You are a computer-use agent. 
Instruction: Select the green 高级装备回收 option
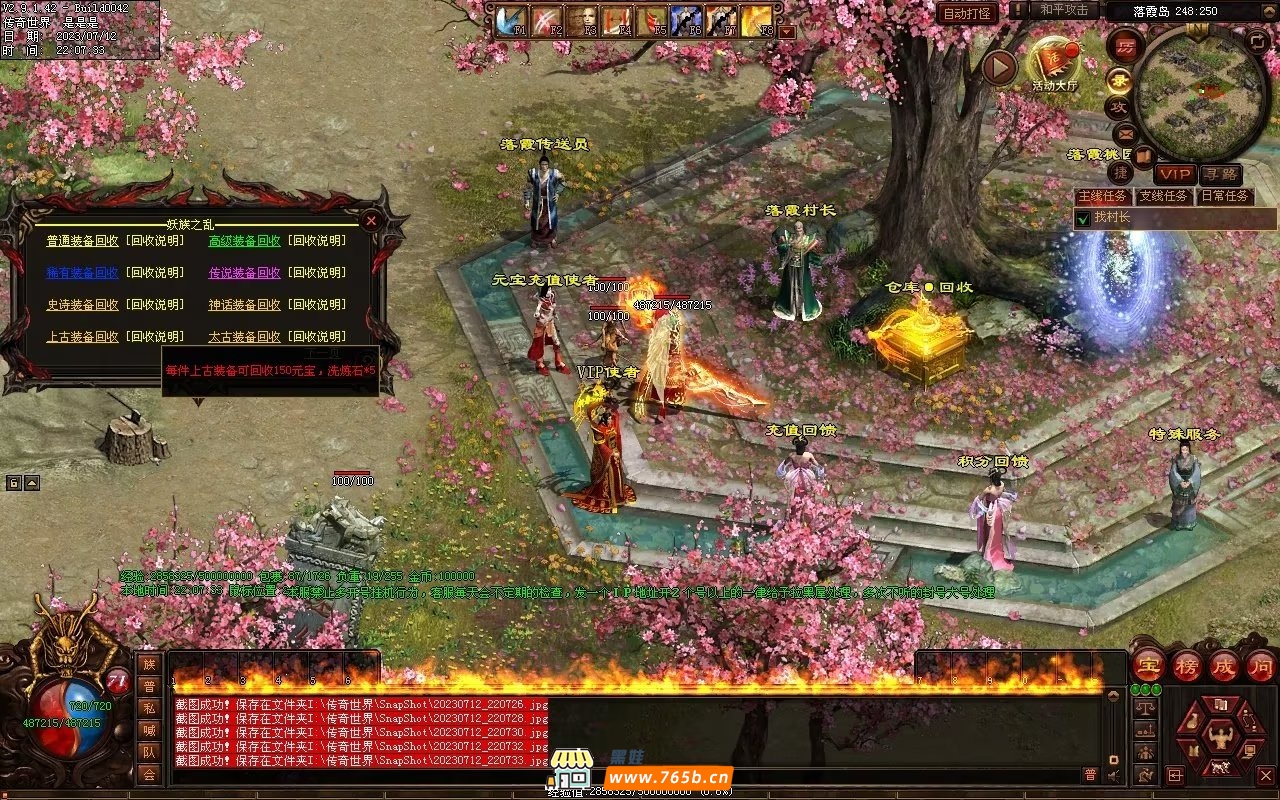pyautogui.click(x=244, y=241)
